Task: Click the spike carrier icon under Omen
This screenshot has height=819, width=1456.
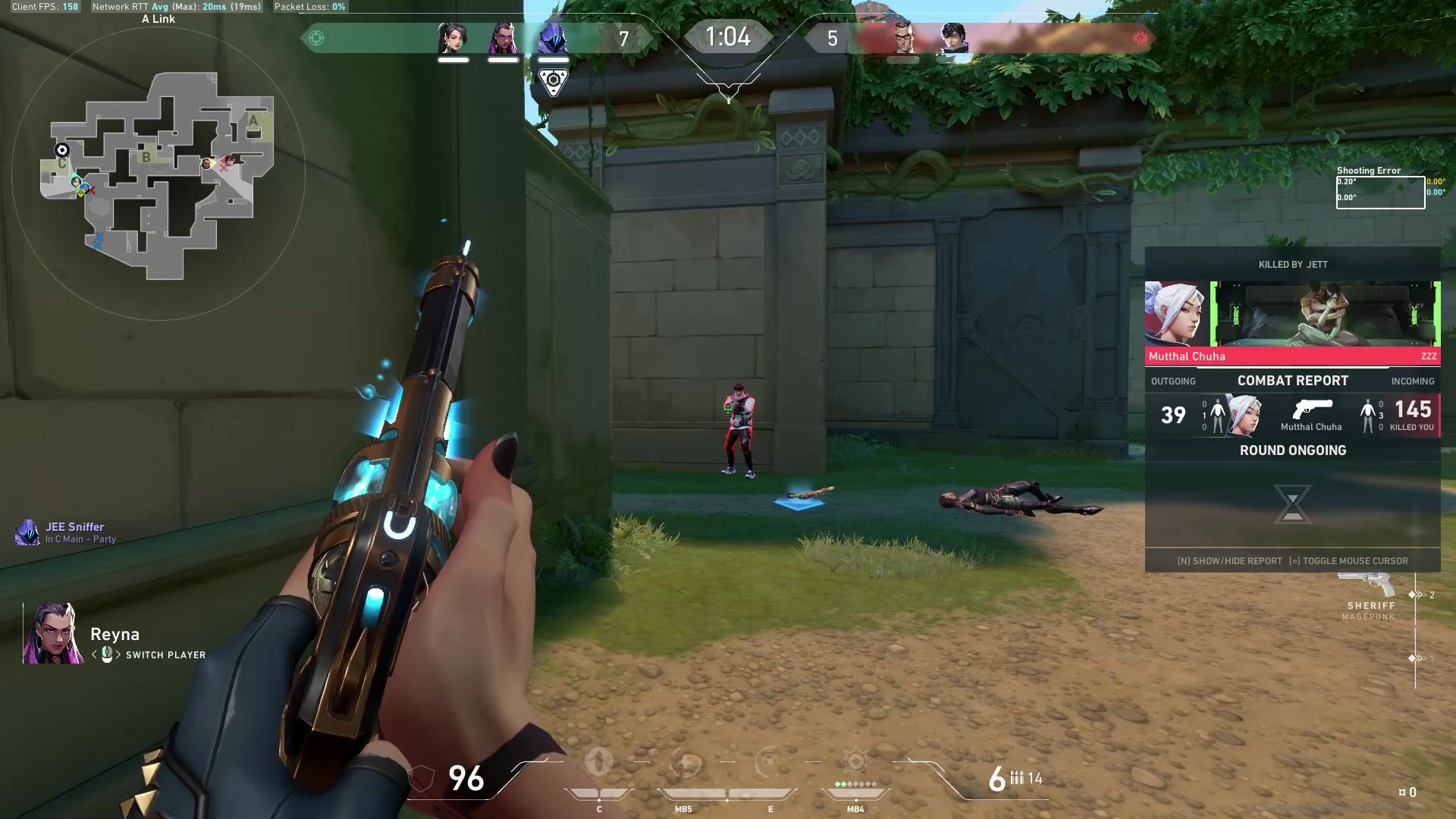Action: pyautogui.click(x=554, y=81)
